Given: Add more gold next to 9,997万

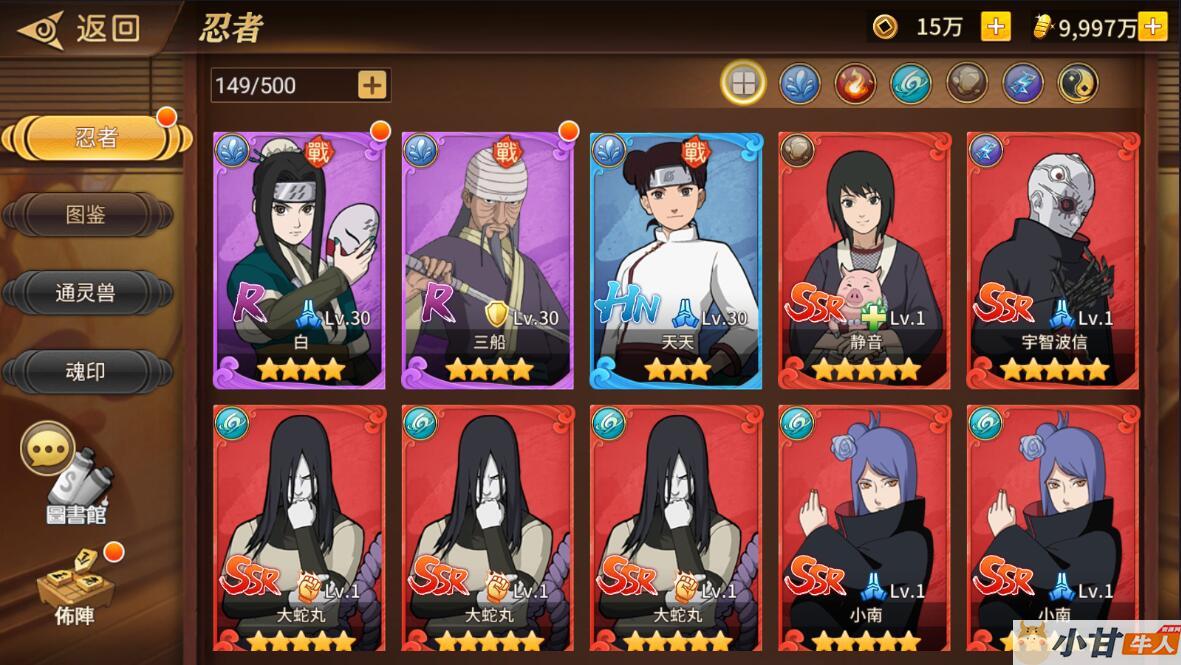Looking at the screenshot, I should [x=1152, y=27].
